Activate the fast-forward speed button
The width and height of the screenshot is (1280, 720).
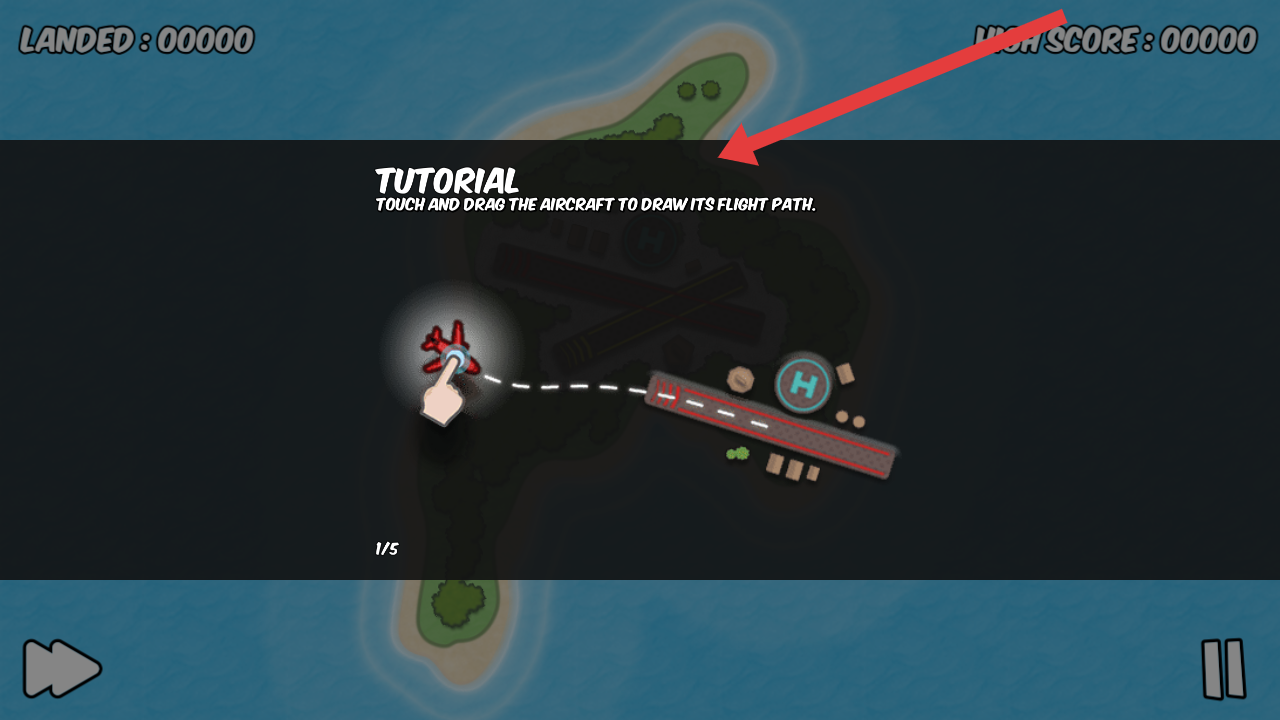tap(62, 668)
